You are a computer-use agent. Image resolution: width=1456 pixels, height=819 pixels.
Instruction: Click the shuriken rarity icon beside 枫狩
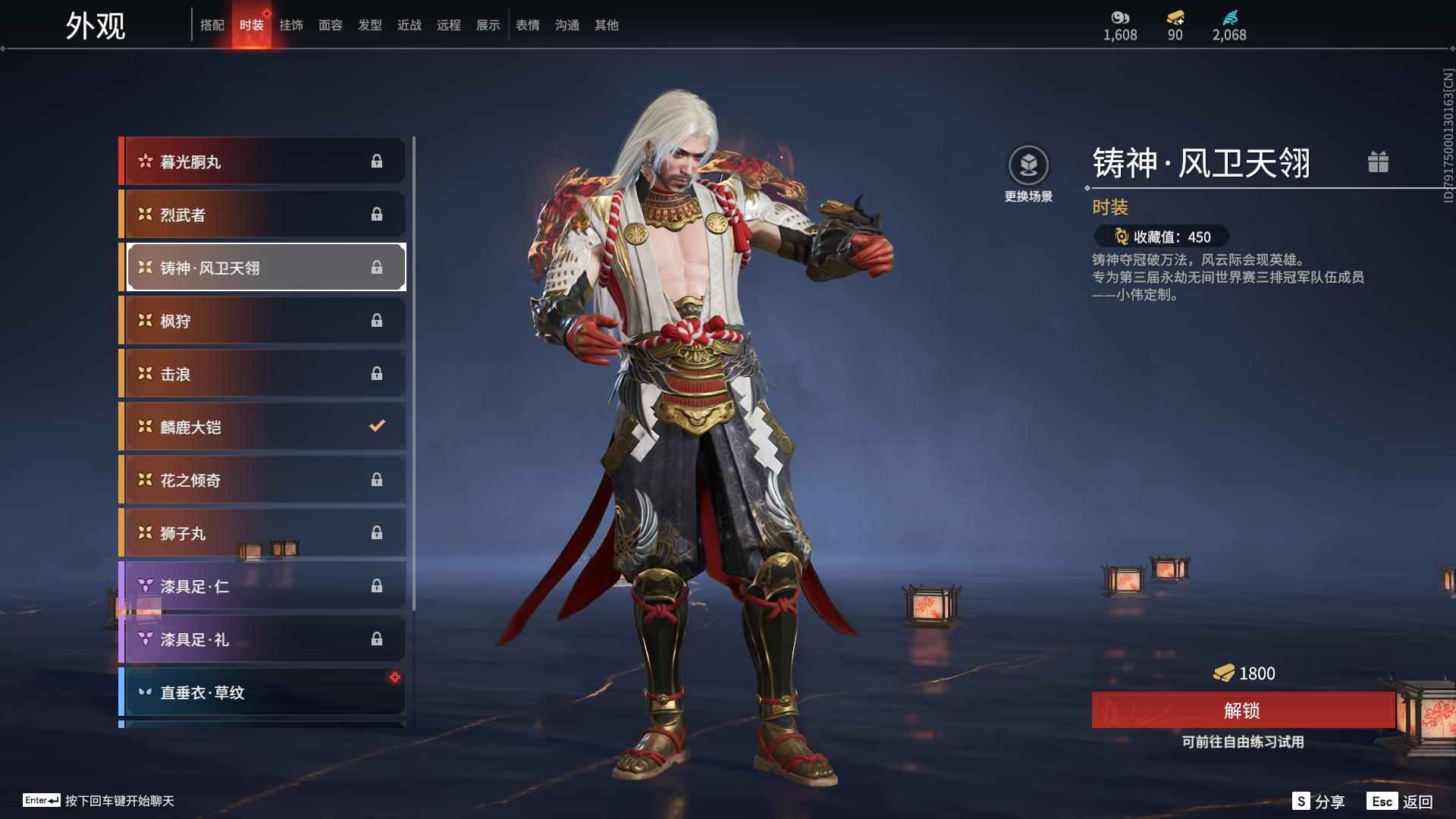143,320
